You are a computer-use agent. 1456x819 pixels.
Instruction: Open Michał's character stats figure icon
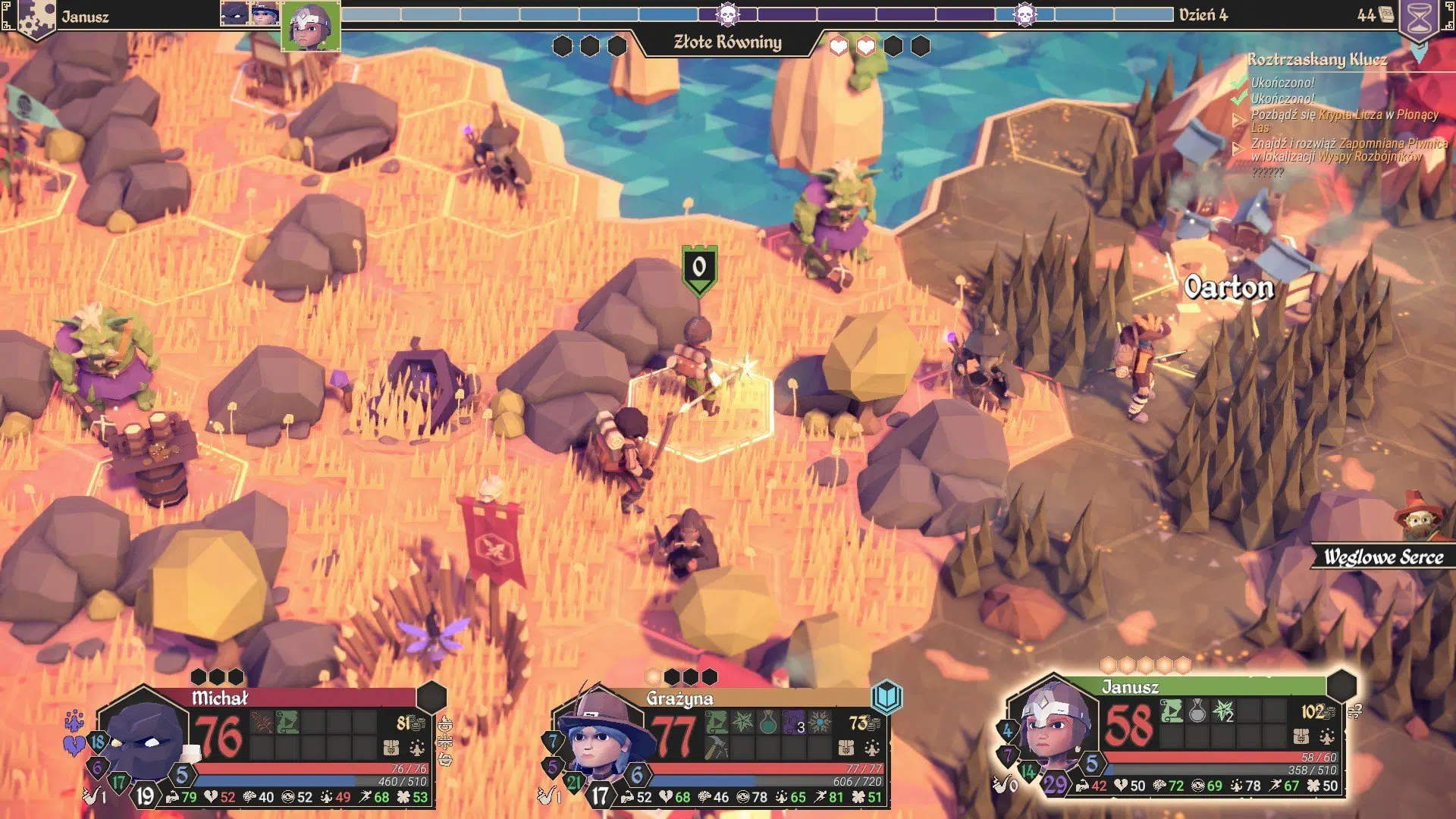(417, 748)
